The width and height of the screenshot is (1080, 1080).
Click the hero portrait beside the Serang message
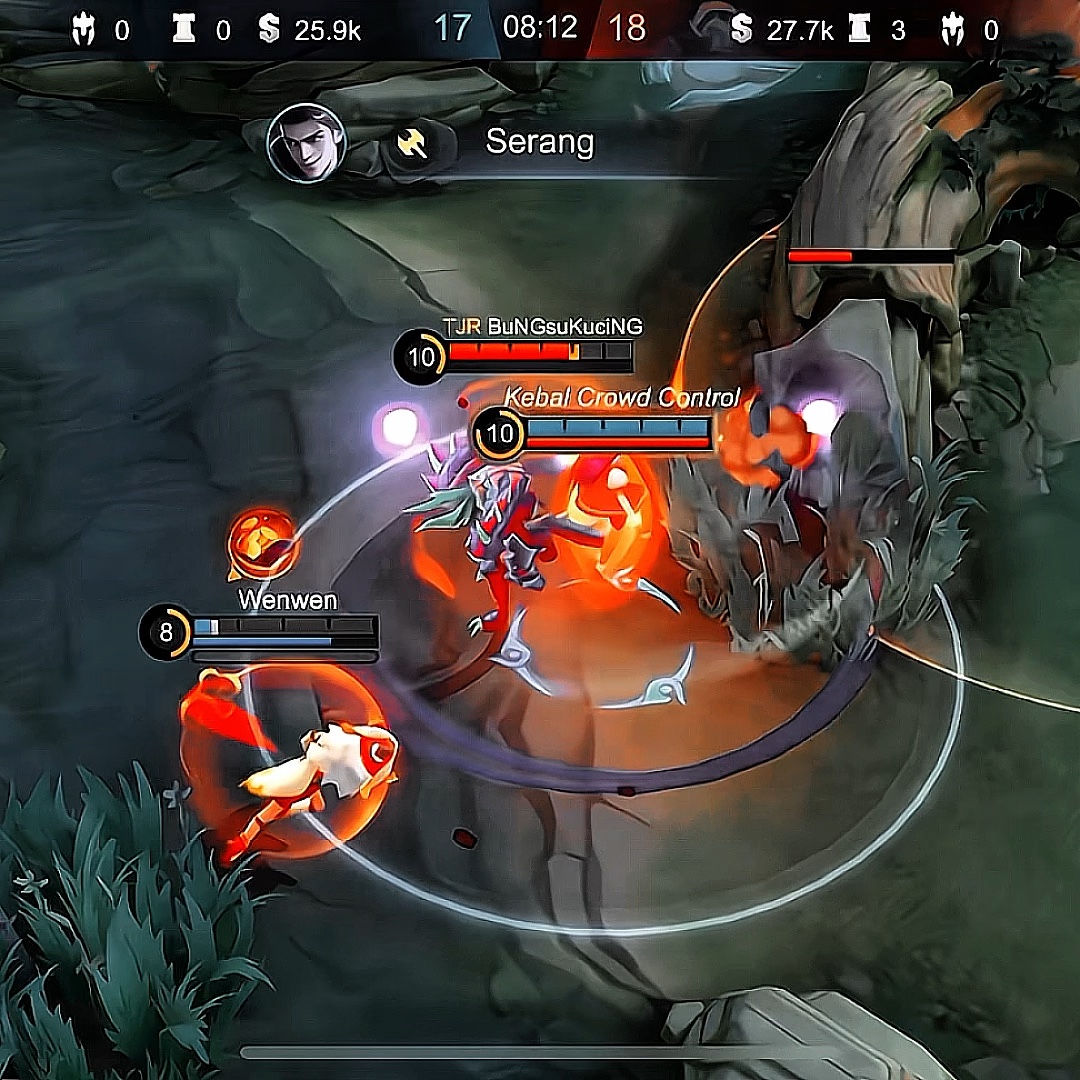click(307, 143)
